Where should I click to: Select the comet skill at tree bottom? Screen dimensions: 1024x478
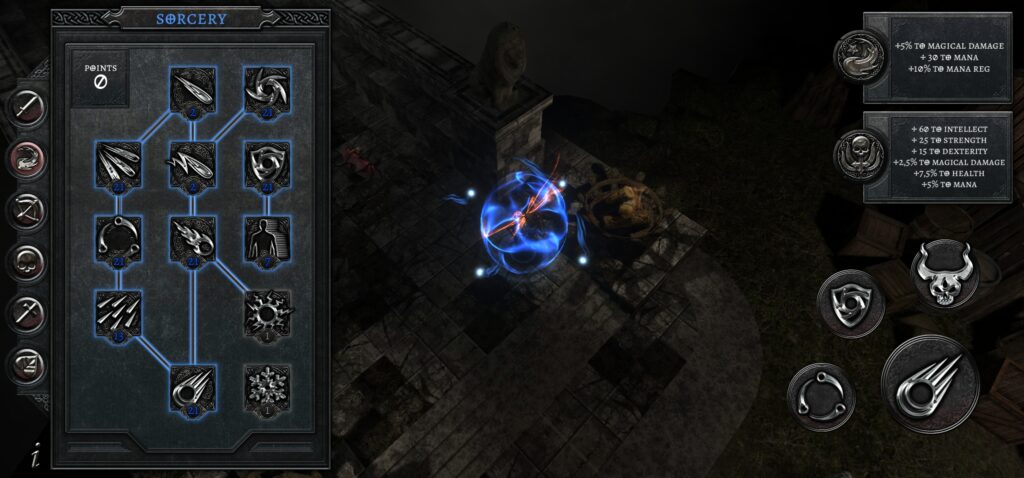coord(191,386)
